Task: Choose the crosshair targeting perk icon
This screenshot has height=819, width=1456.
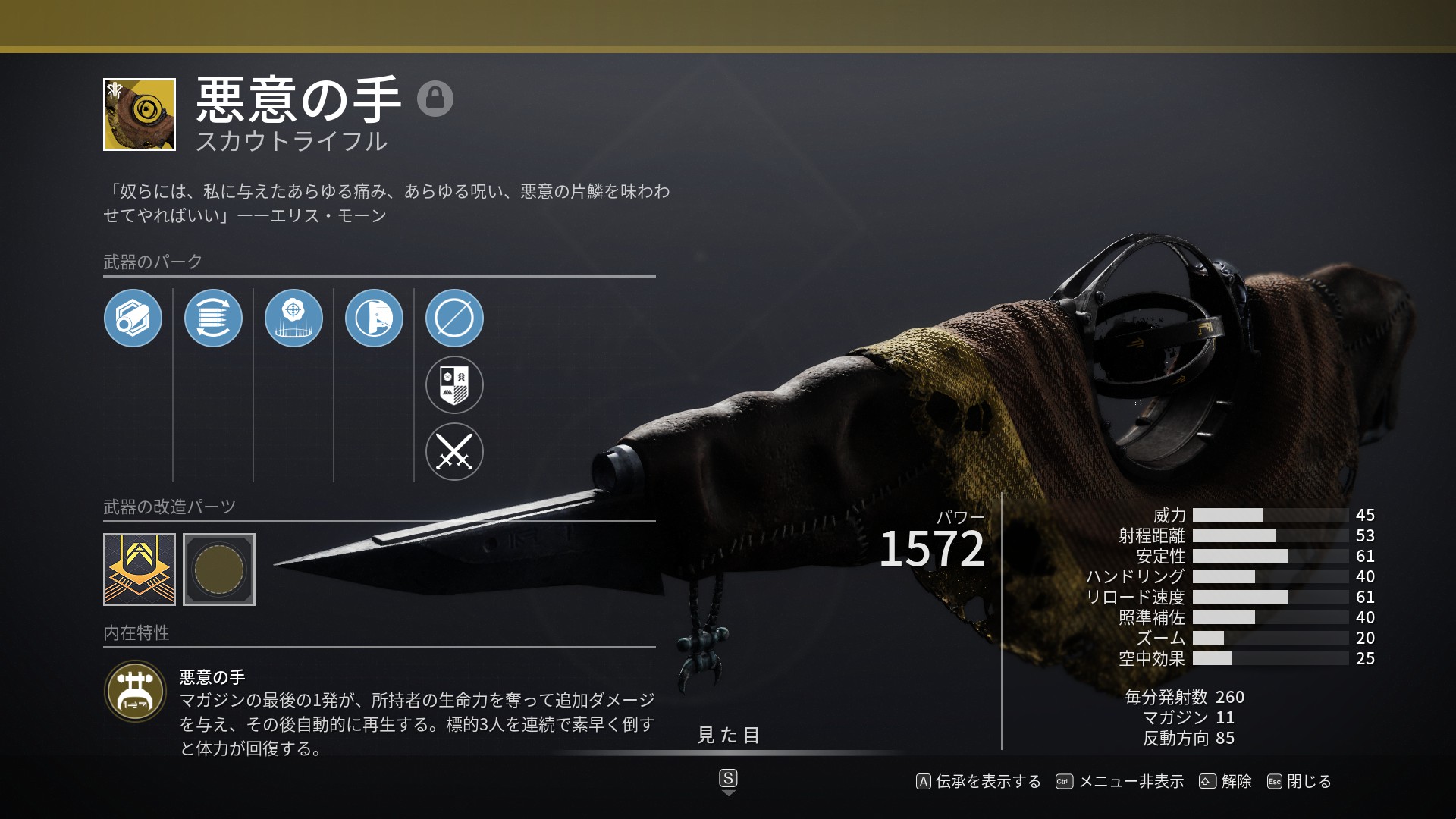Action: (x=293, y=318)
